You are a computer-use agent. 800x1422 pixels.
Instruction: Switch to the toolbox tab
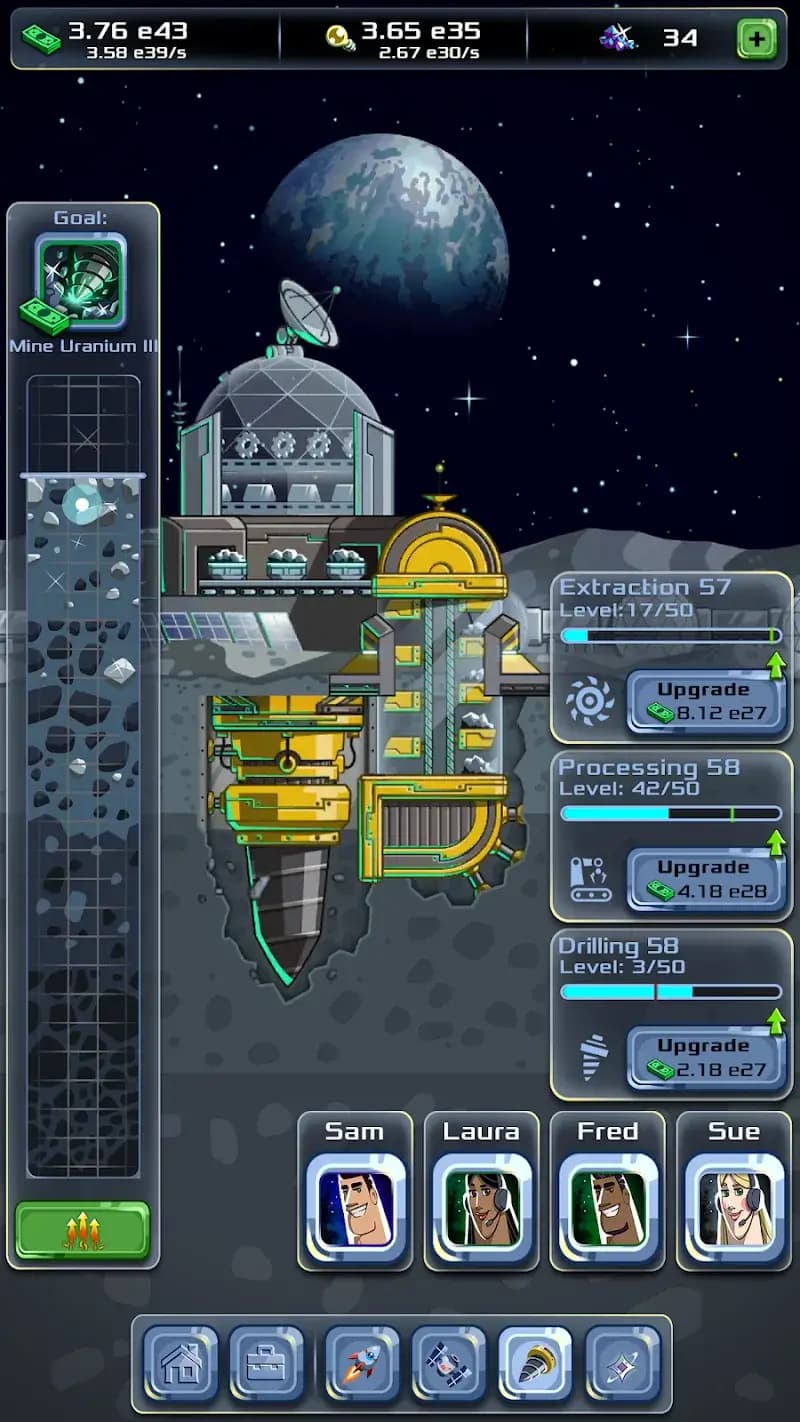click(x=266, y=1362)
